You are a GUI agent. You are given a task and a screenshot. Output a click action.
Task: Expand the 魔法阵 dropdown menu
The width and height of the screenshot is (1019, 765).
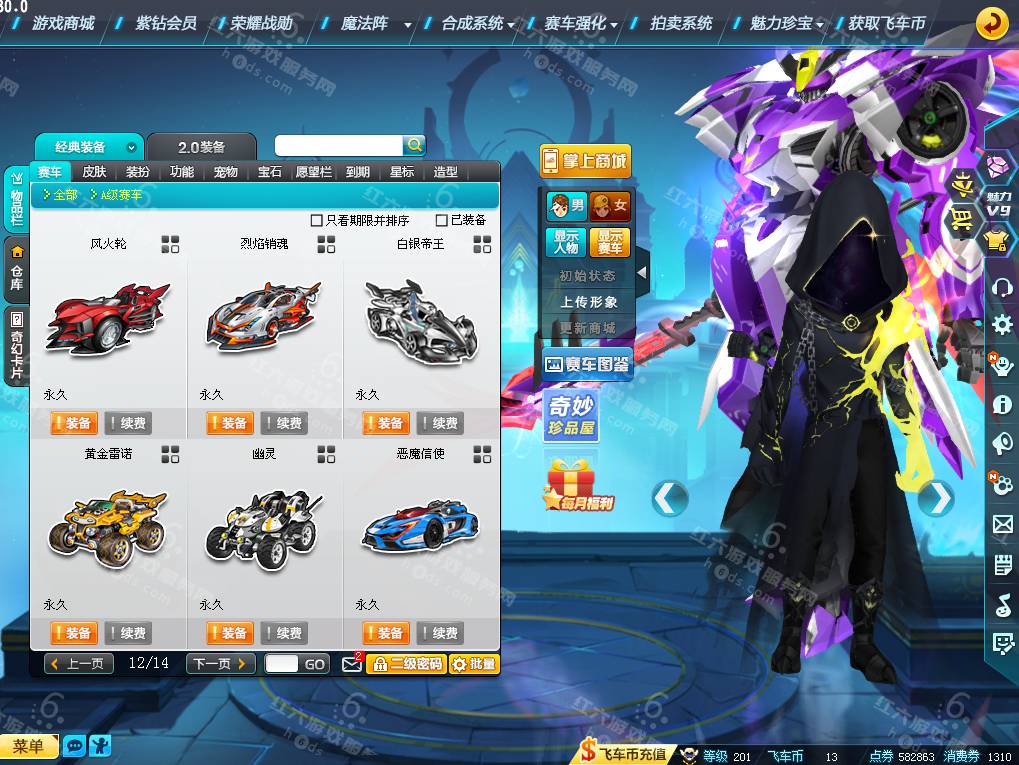408,24
